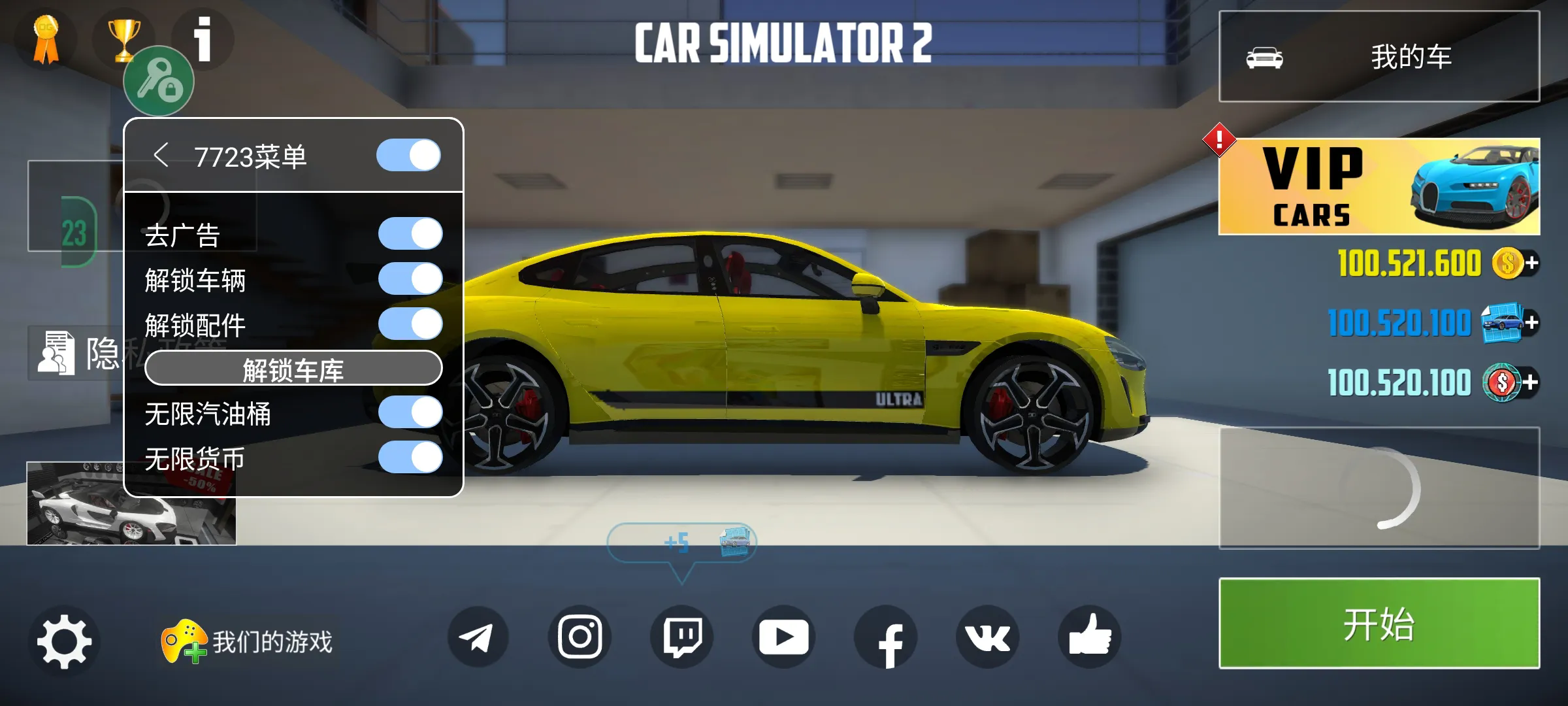Toggle the 去广告 switch
The height and width of the screenshot is (706, 1568).
click(x=410, y=234)
